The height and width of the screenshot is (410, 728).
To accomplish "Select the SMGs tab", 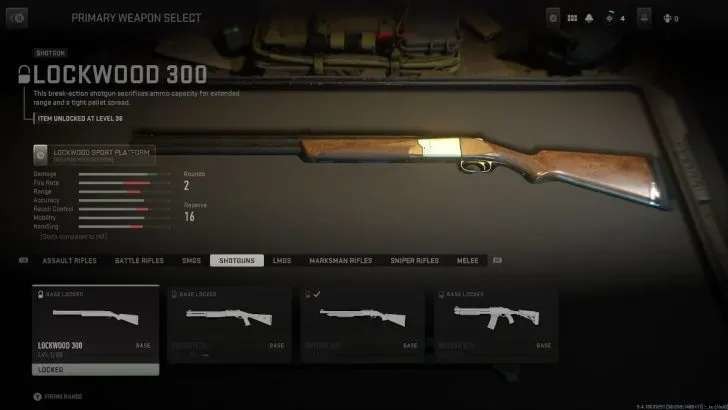I will [x=191, y=261].
